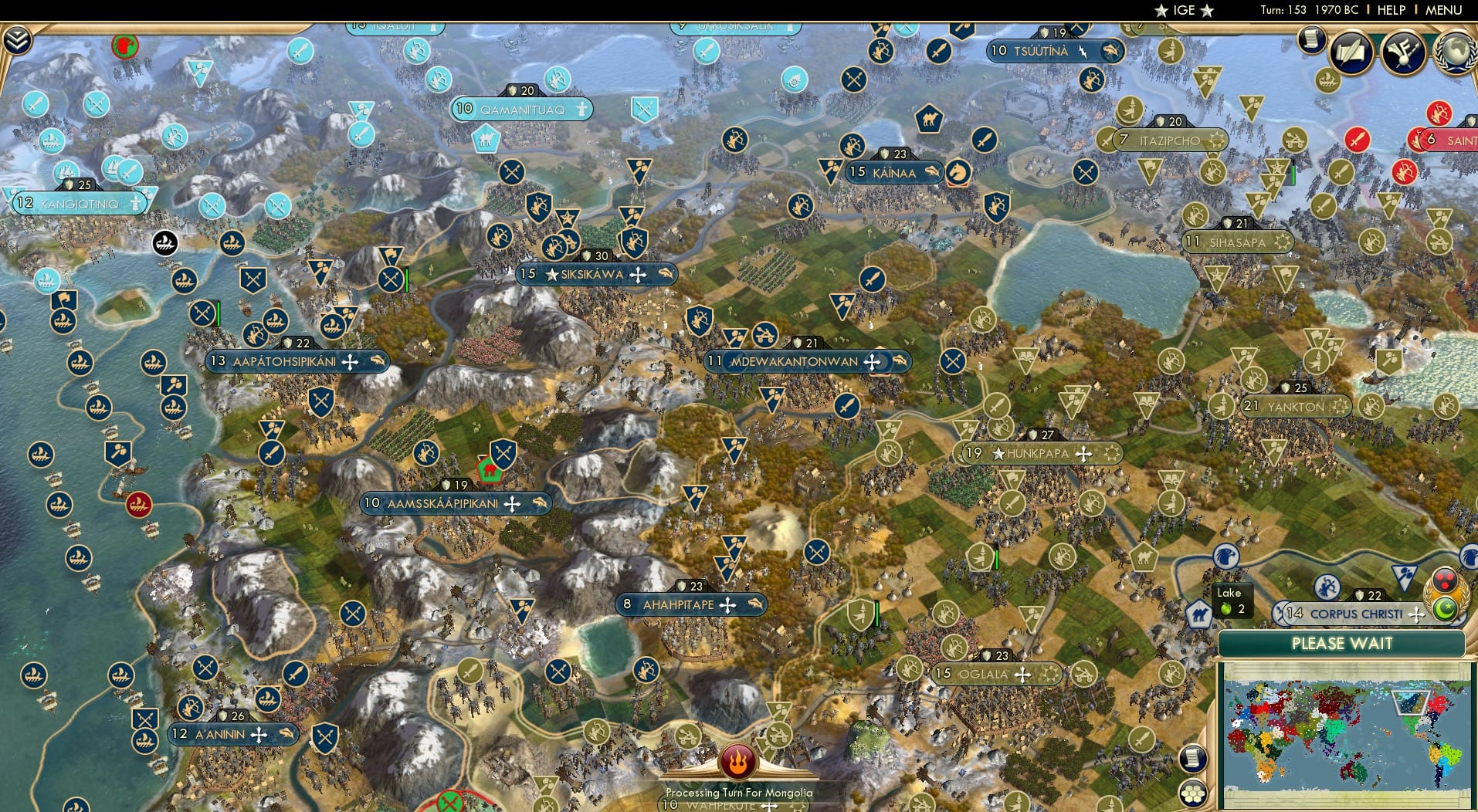Open the notification log scroll beside the minimap
1478x812 pixels.
(x=1193, y=758)
